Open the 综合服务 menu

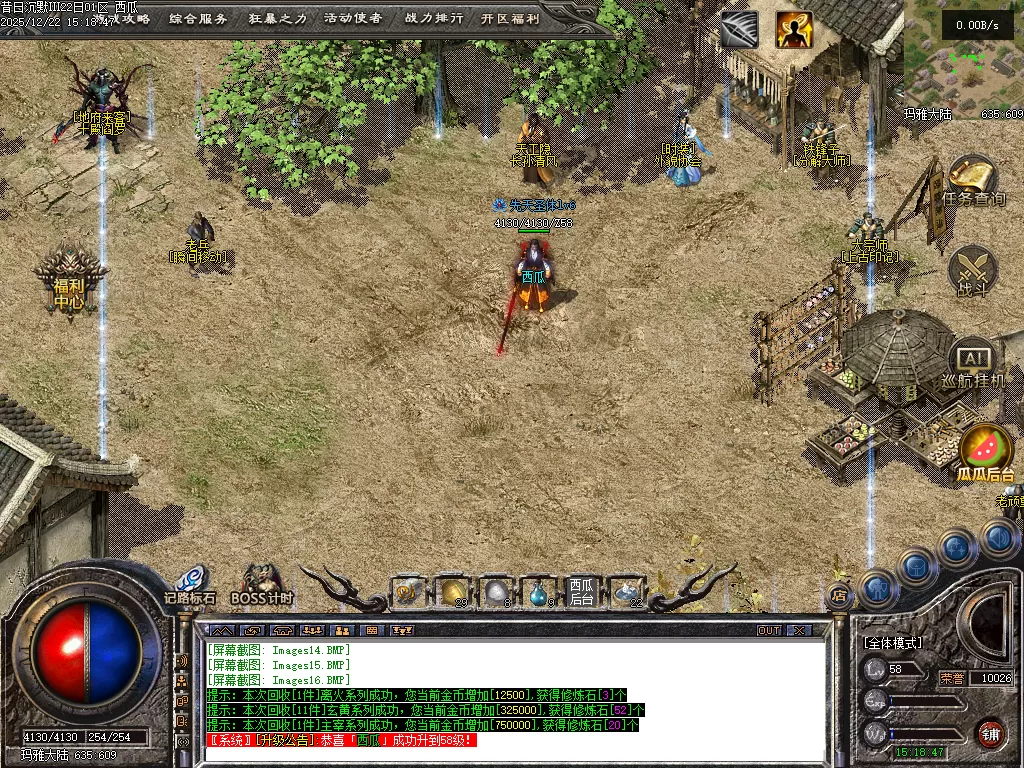coord(198,18)
